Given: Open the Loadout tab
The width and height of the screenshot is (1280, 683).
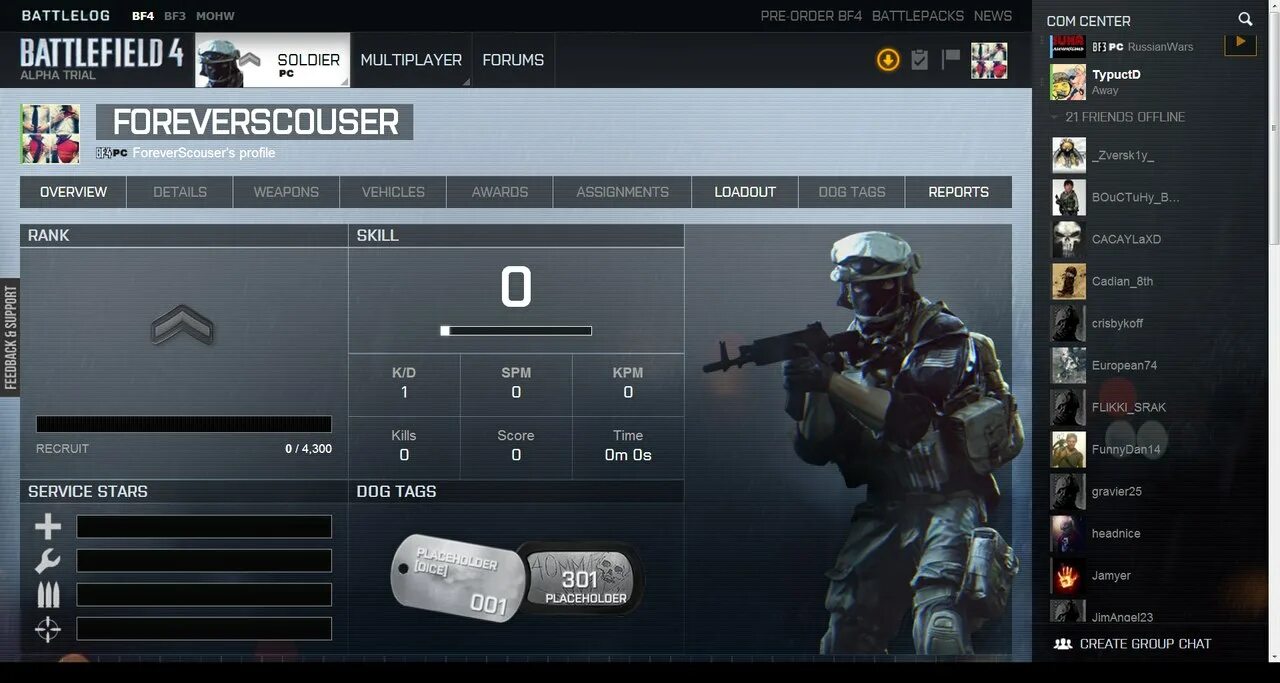Looking at the screenshot, I should click(745, 192).
